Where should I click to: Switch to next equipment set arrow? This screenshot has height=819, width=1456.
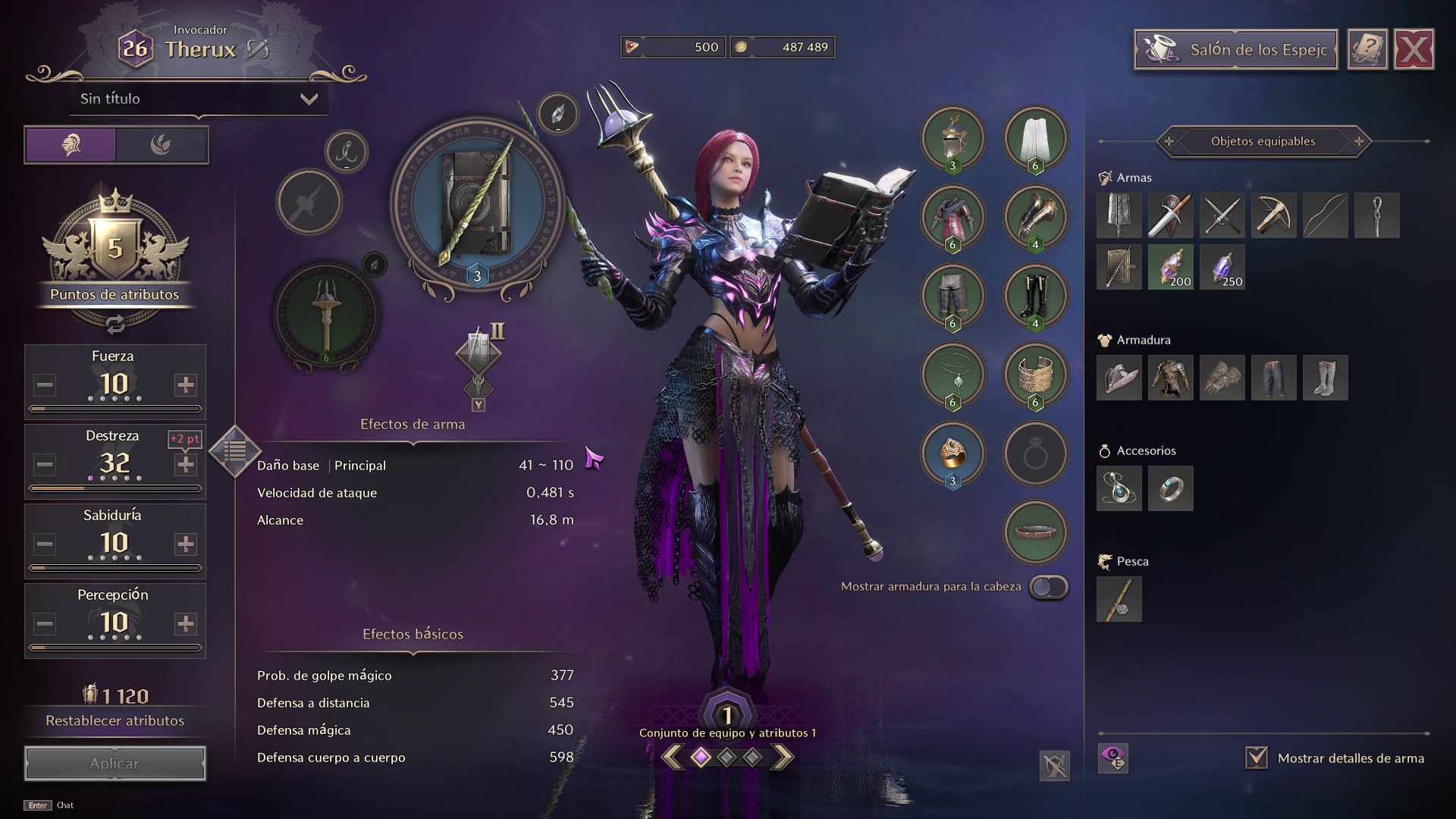point(783,757)
